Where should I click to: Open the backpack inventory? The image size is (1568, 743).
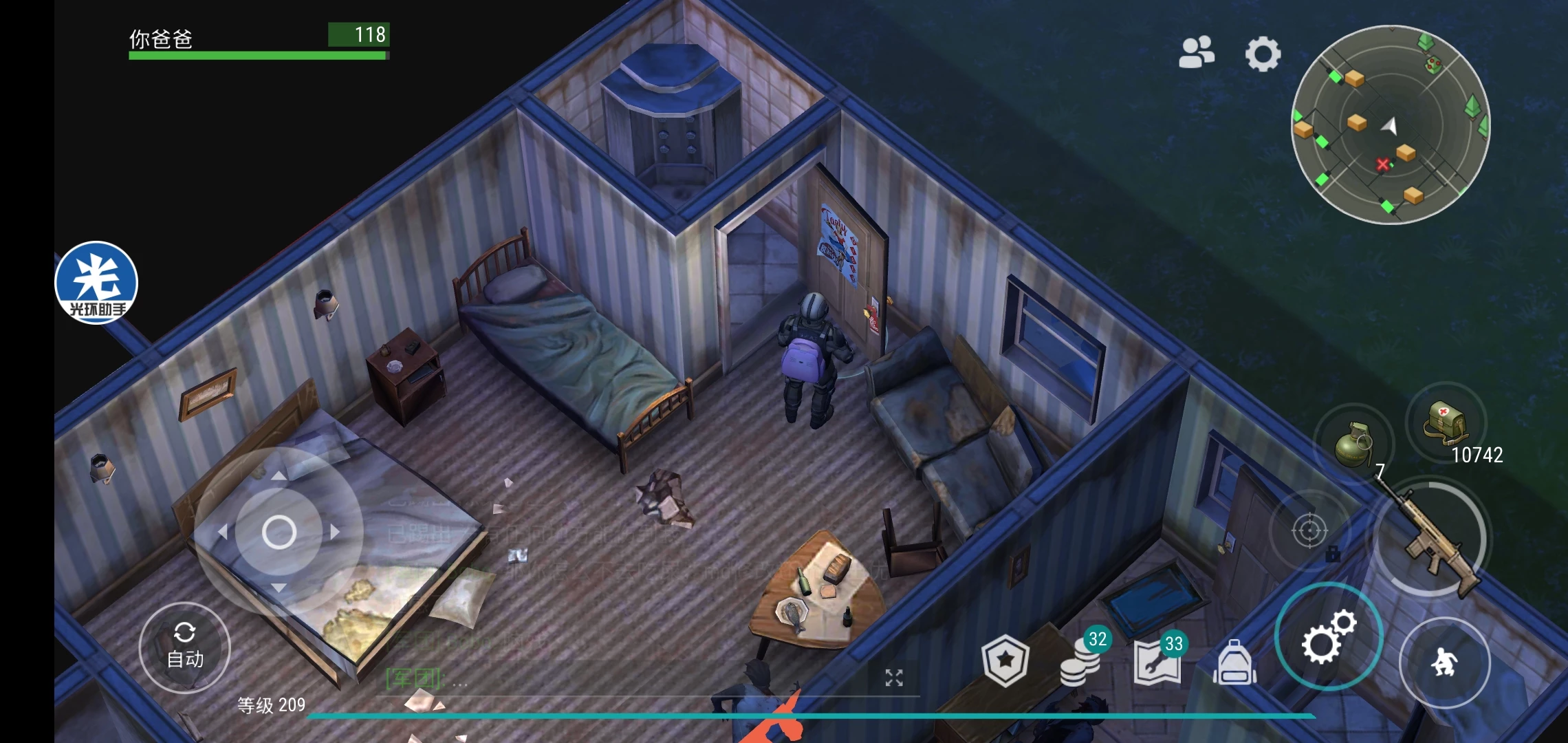pos(1234,663)
